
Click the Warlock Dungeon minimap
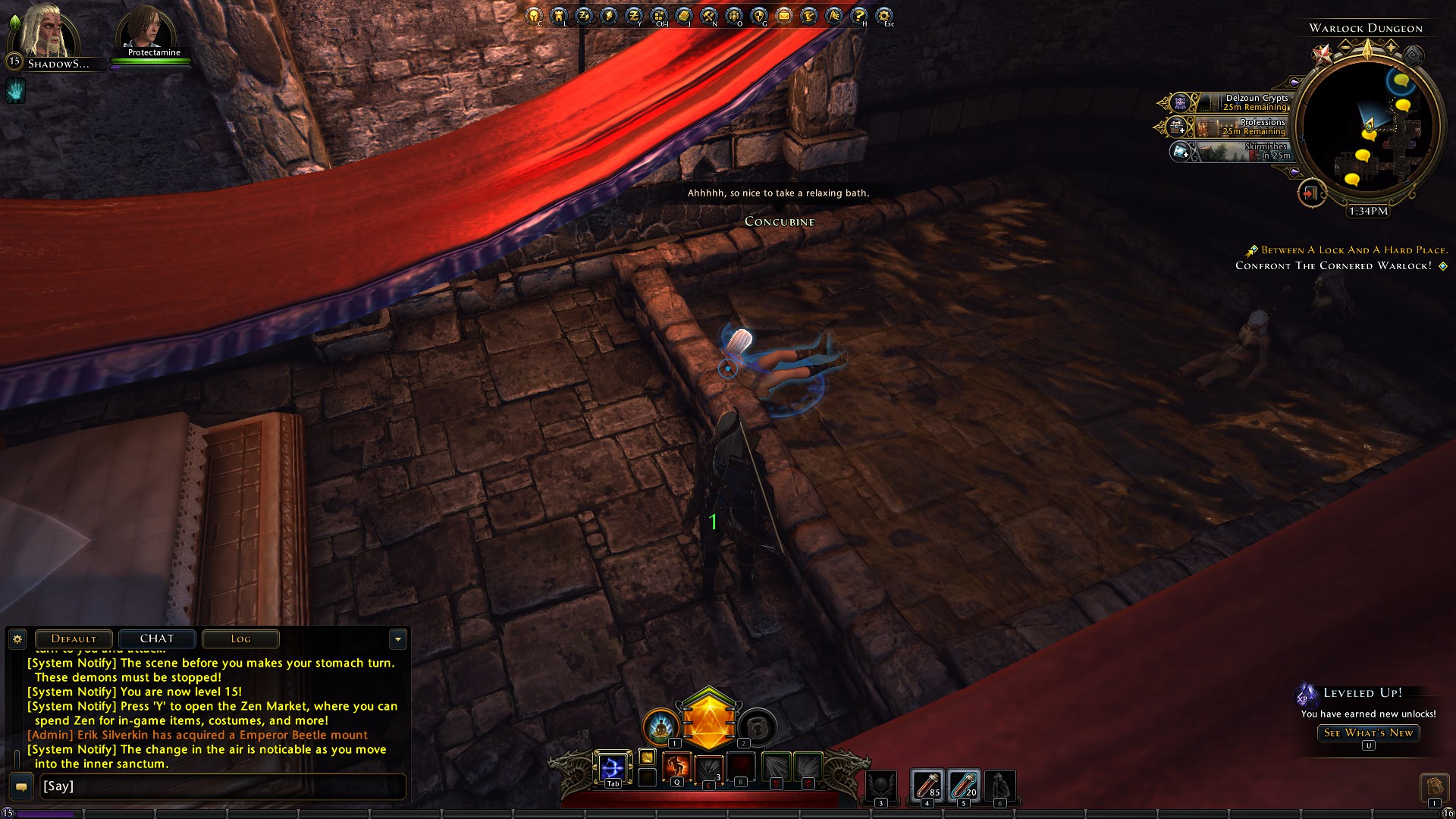pos(1367,129)
